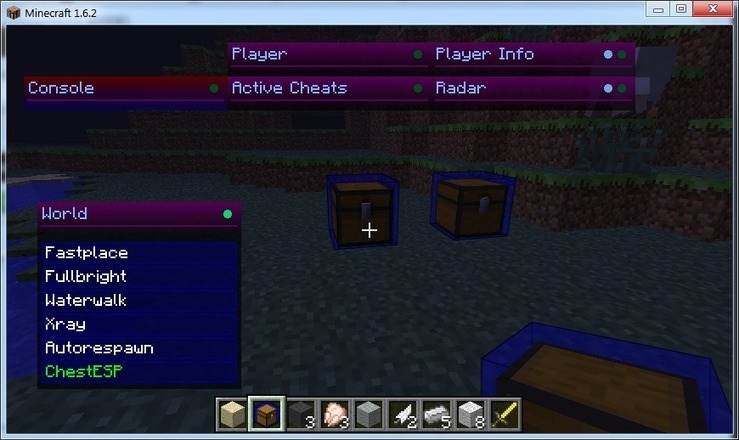Toggle the Fastplace cheat
This screenshot has height=440, width=739.
(x=86, y=253)
